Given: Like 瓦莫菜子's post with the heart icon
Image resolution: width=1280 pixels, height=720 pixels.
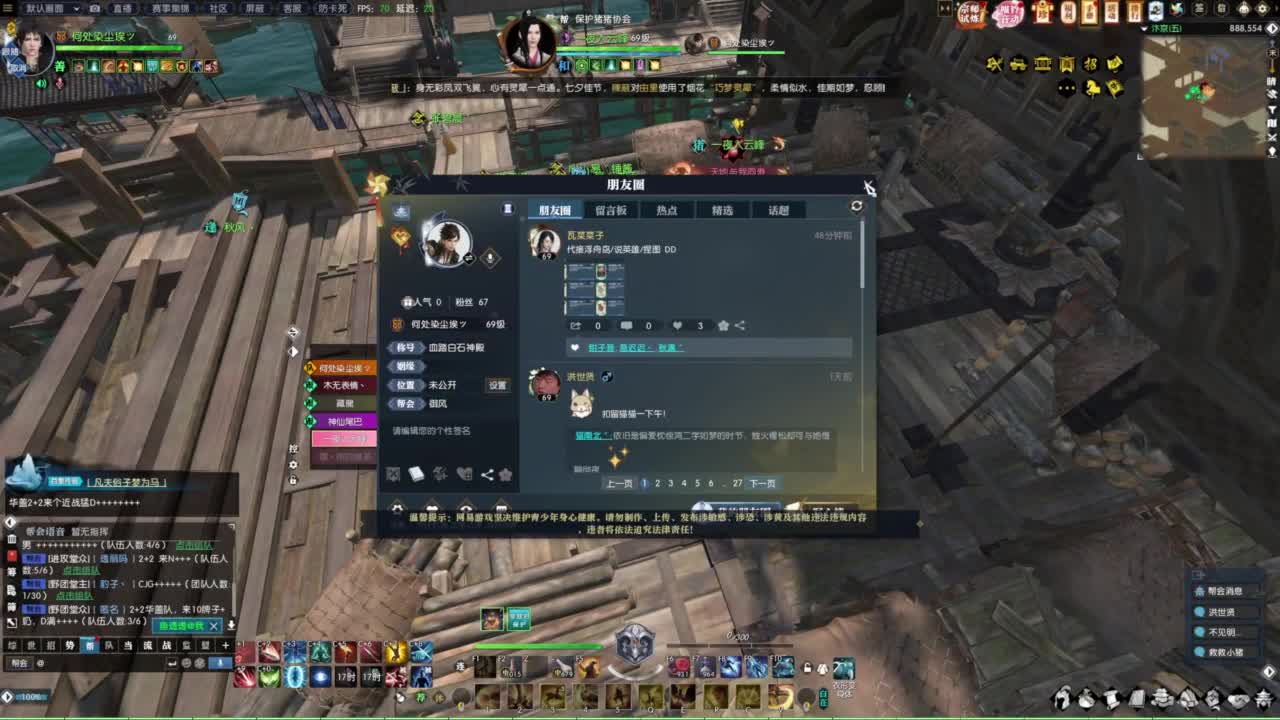Looking at the screenshot, I should click(677, 325).
